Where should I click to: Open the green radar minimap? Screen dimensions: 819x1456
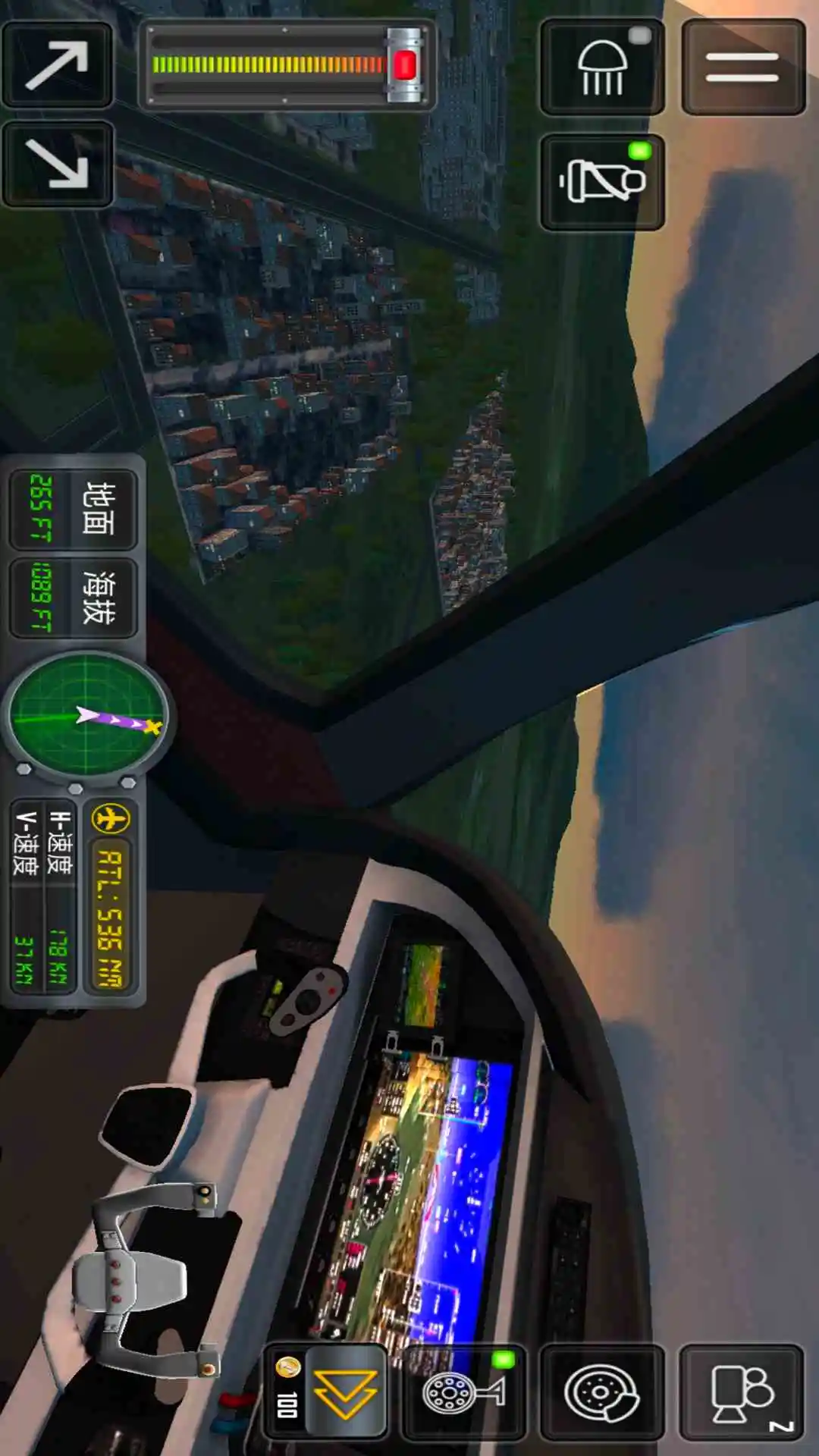tap(88, 716)
